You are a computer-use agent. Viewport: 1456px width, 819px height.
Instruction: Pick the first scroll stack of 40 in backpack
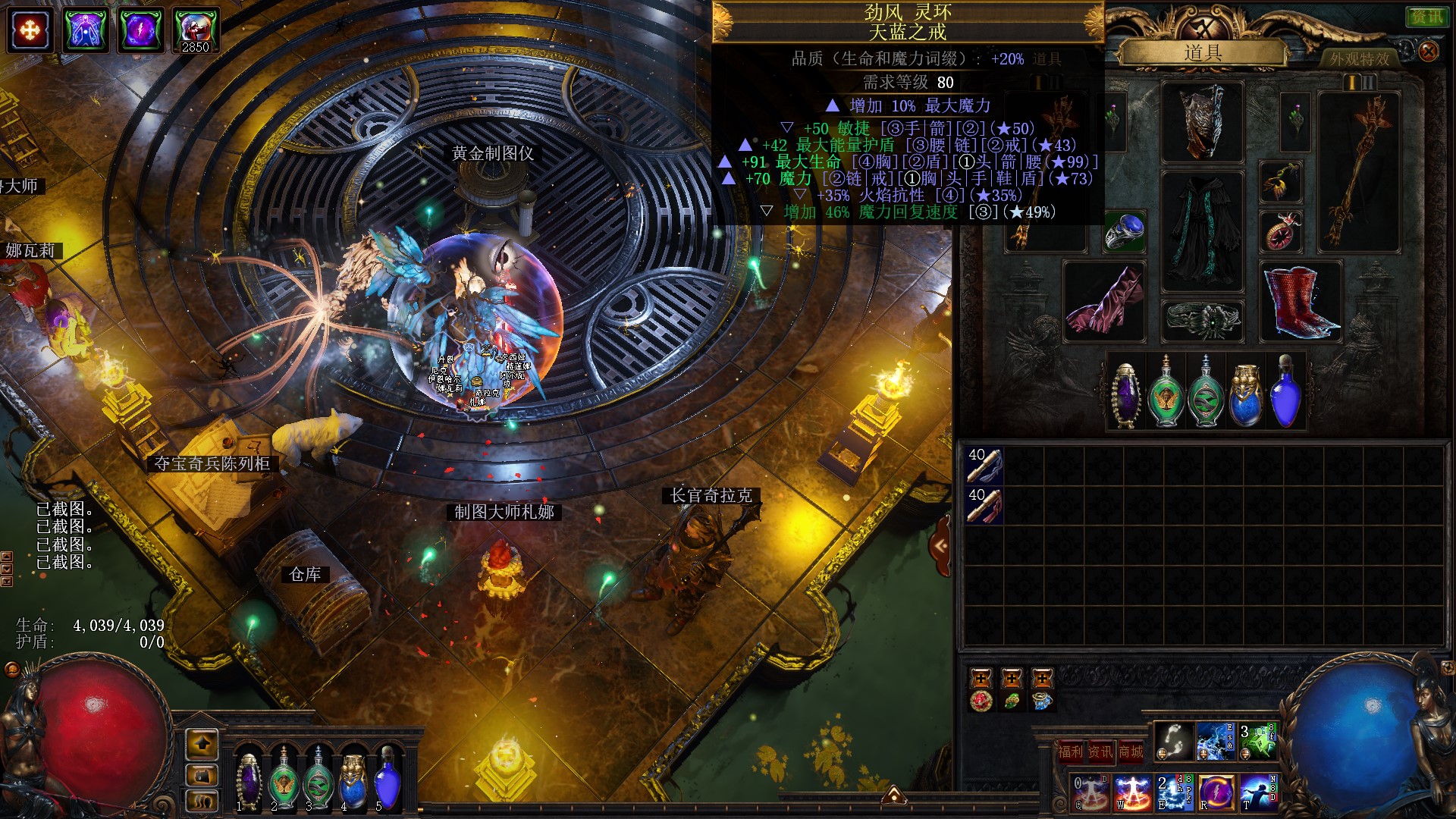984,466
